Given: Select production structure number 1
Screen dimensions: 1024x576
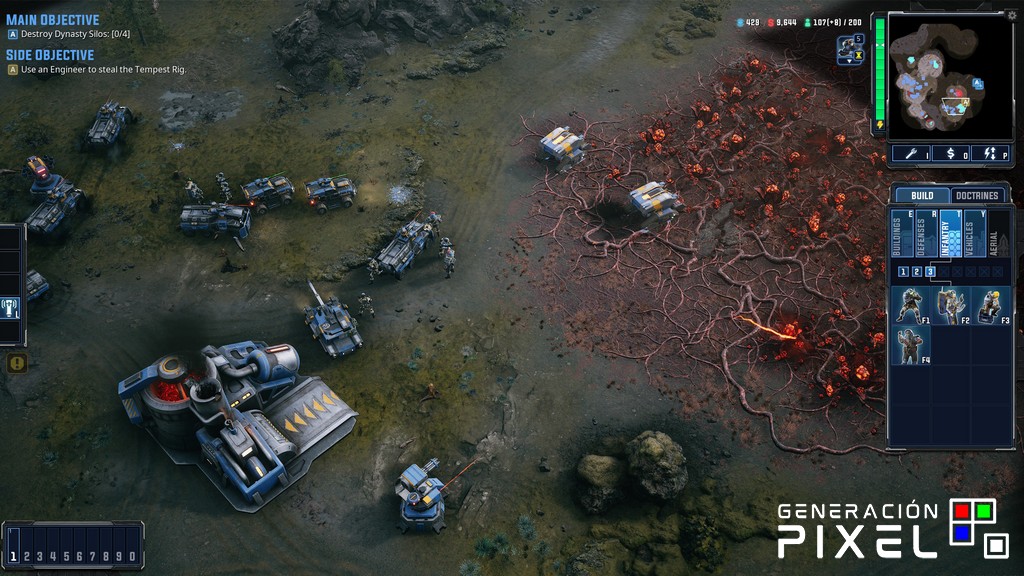Looking at the screenshot, I should pyautogui.click(x=903, y=272).
